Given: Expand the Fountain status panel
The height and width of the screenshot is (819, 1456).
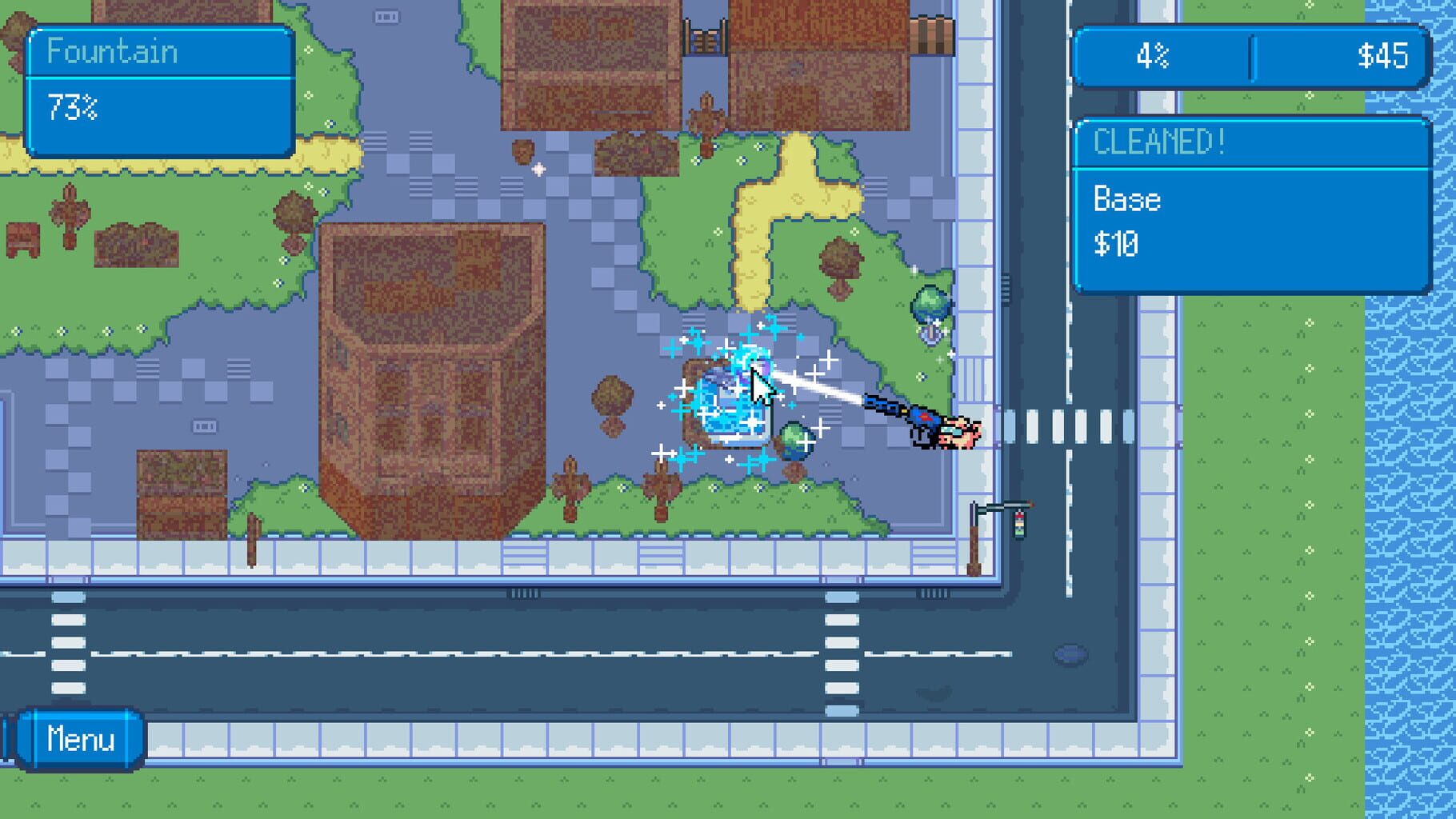Looking at the screenshot, I should pyautogui.click(x=160, y=52).
